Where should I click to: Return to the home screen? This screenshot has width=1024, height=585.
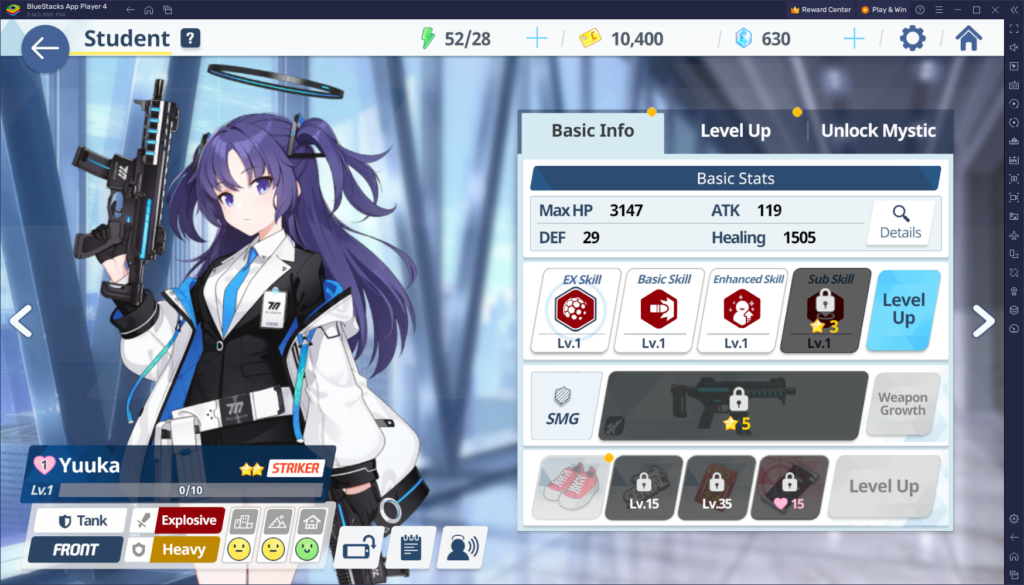968,39
